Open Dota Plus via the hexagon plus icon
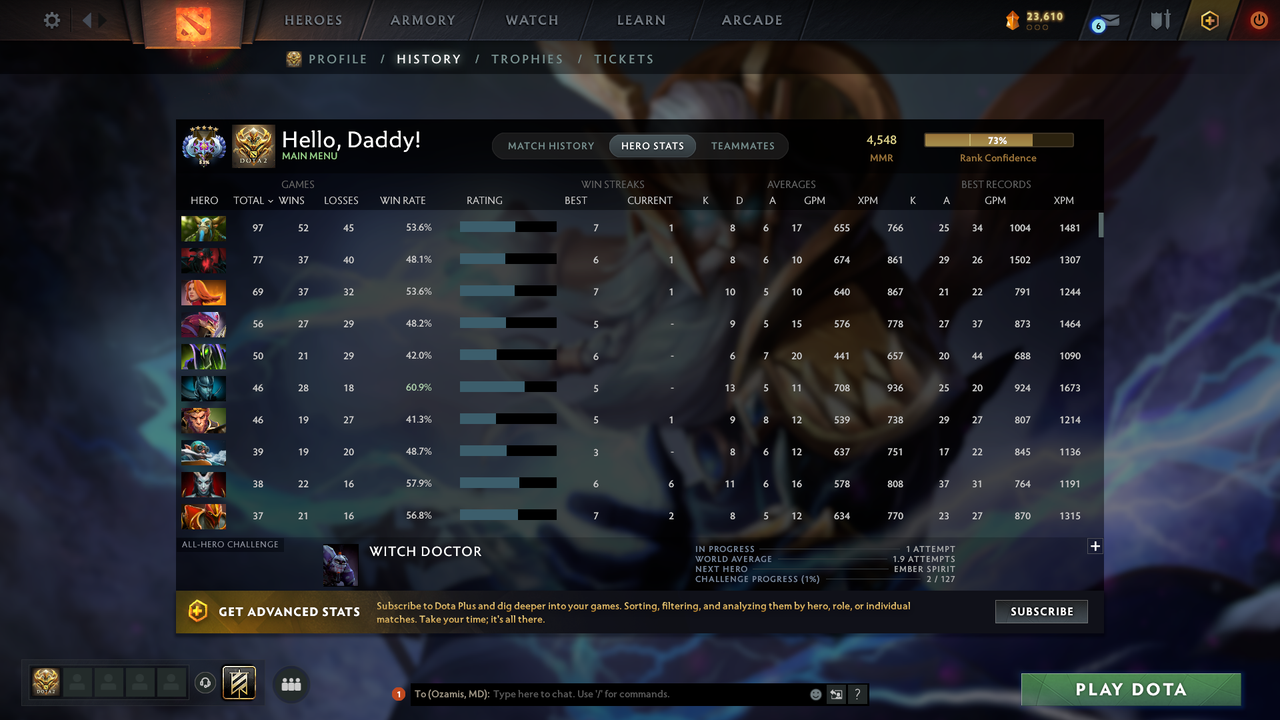 click(1208, 19)
